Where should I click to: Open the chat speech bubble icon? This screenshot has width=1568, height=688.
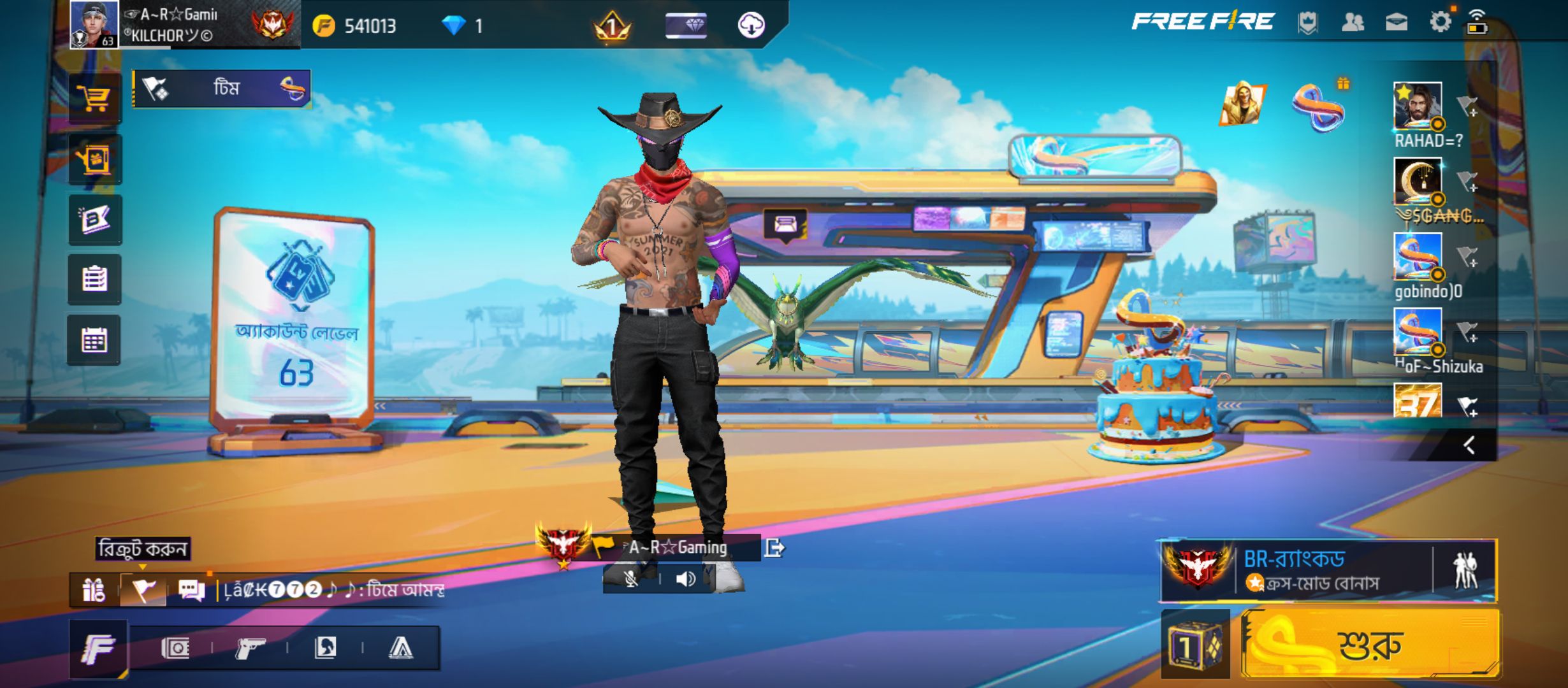(191, 590)
